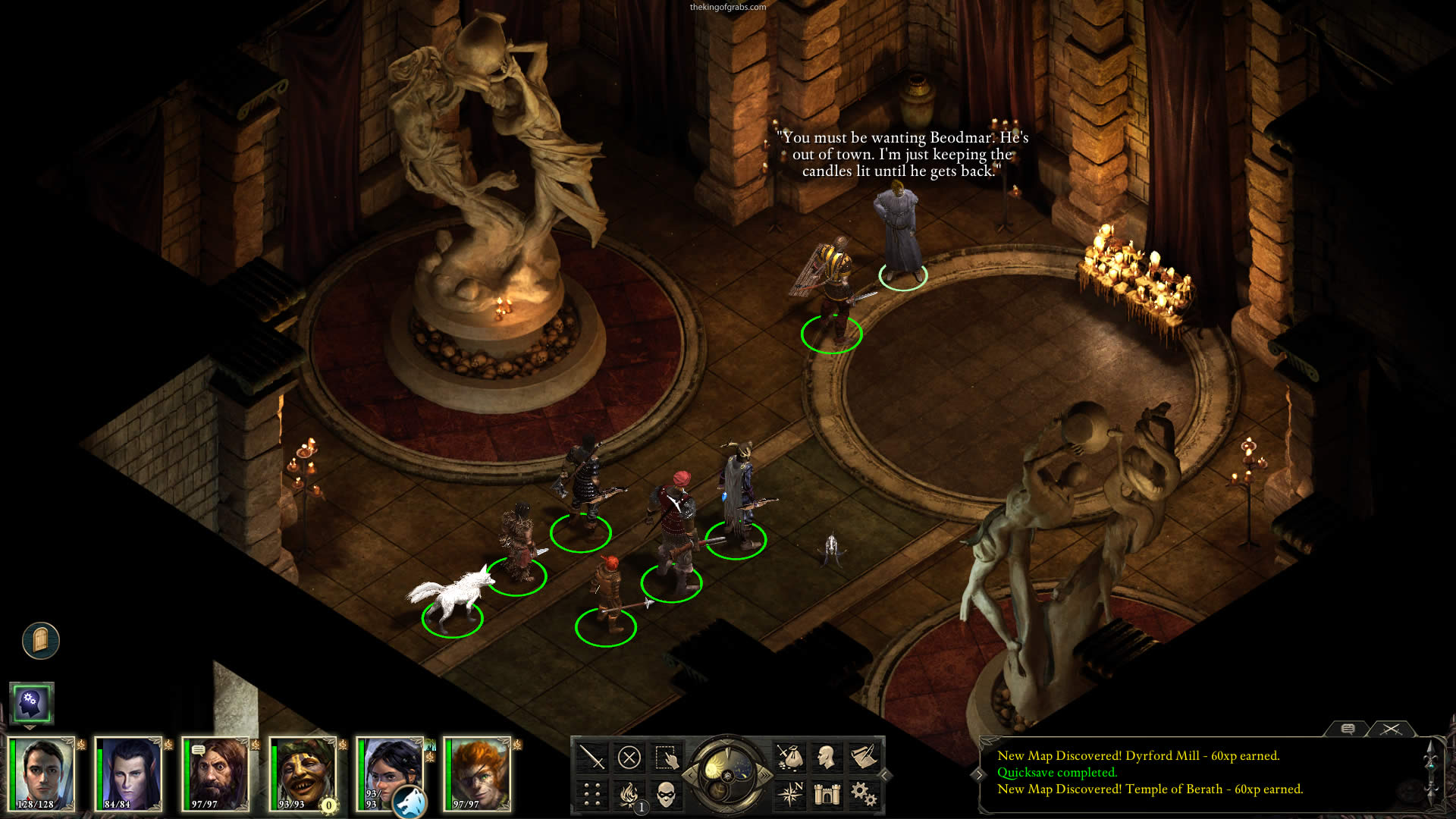Open the character sheet head icon
This screenshot has width=1456, height=819.
click(x=827, y=757)
